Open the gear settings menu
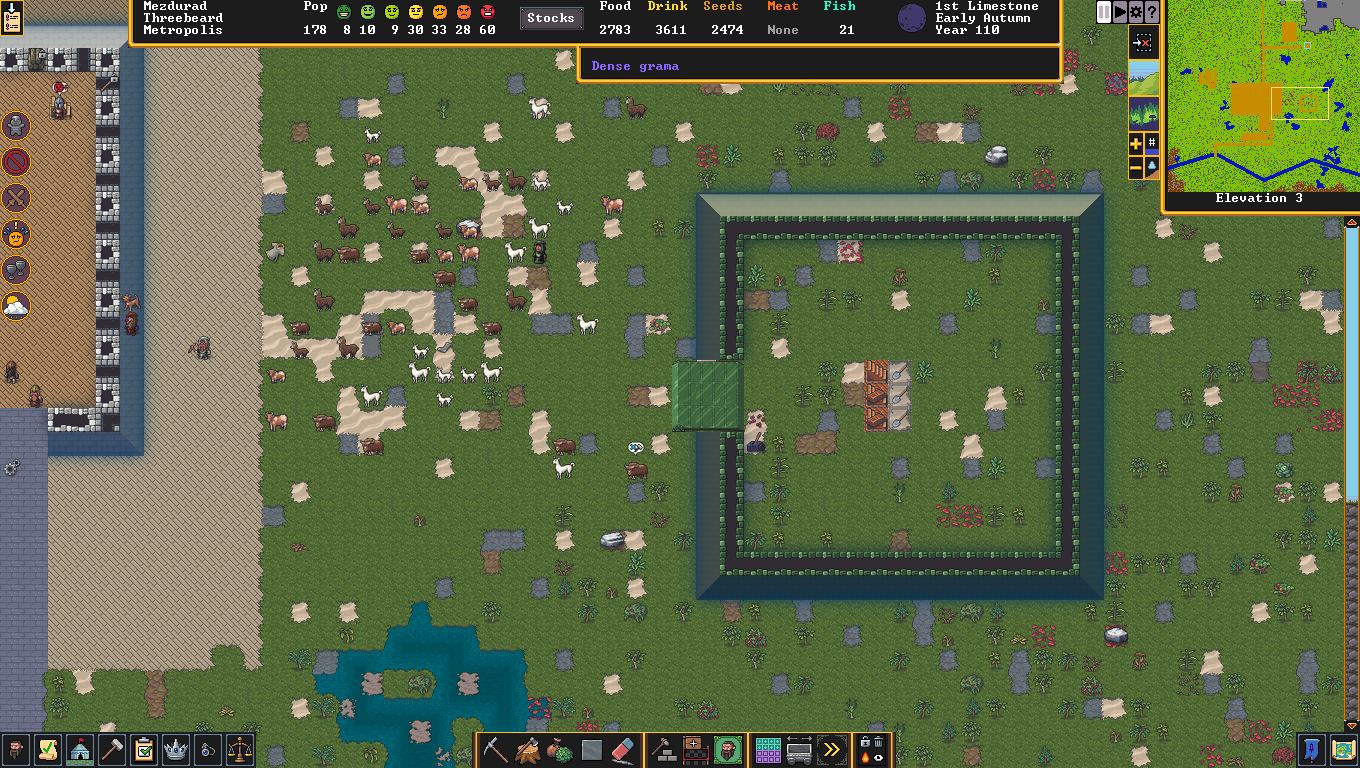 [1136, 12]
